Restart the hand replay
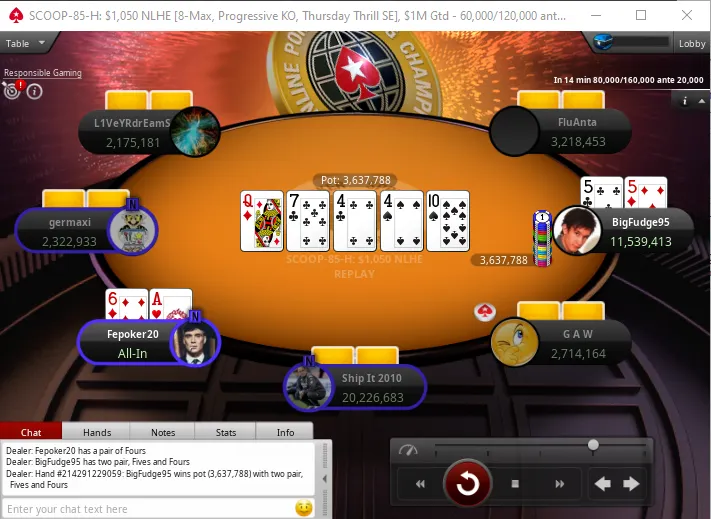 [467, 484]
